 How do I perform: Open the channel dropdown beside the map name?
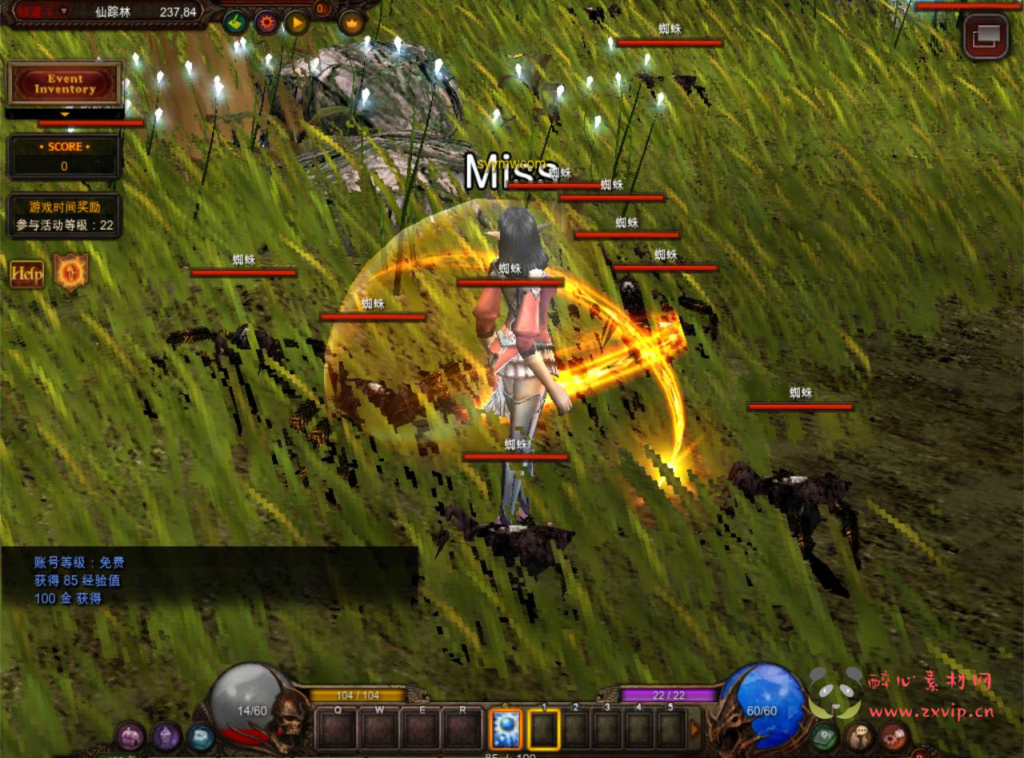64,11
